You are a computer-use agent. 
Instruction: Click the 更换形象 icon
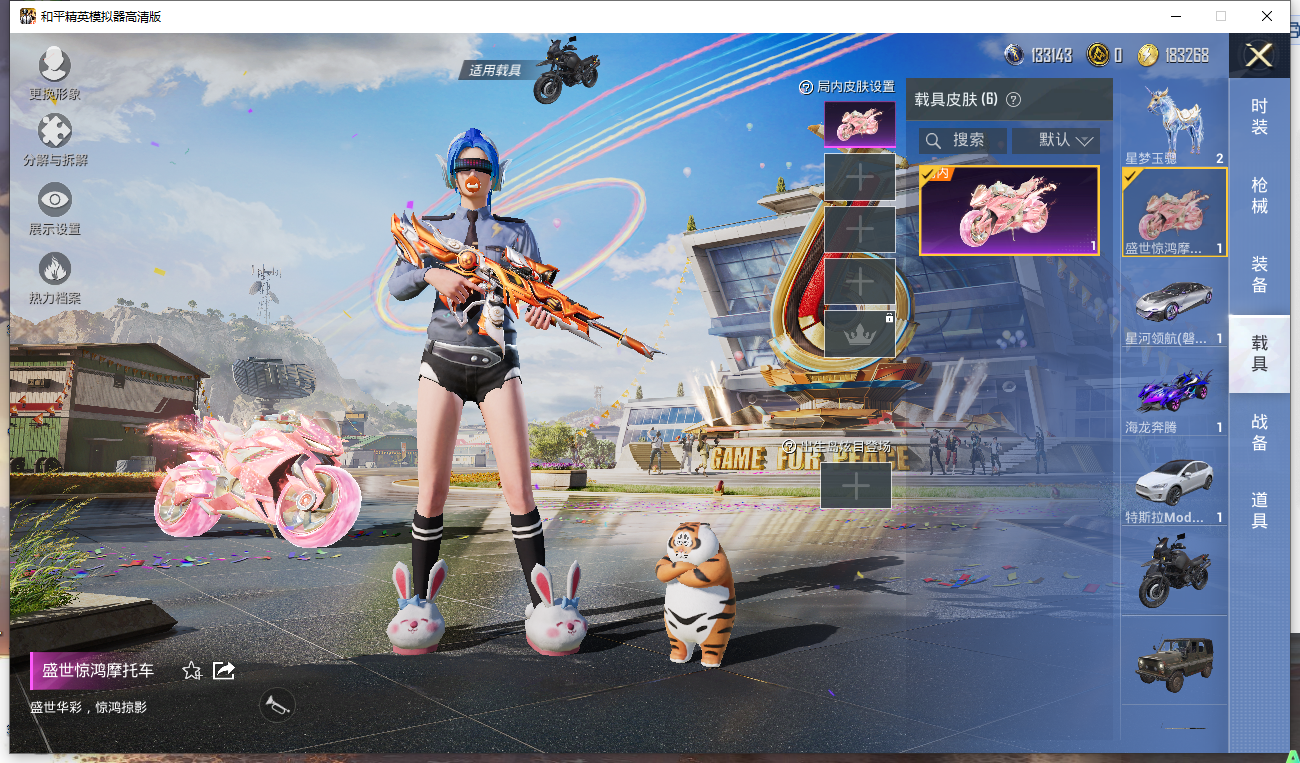(55, 66)
